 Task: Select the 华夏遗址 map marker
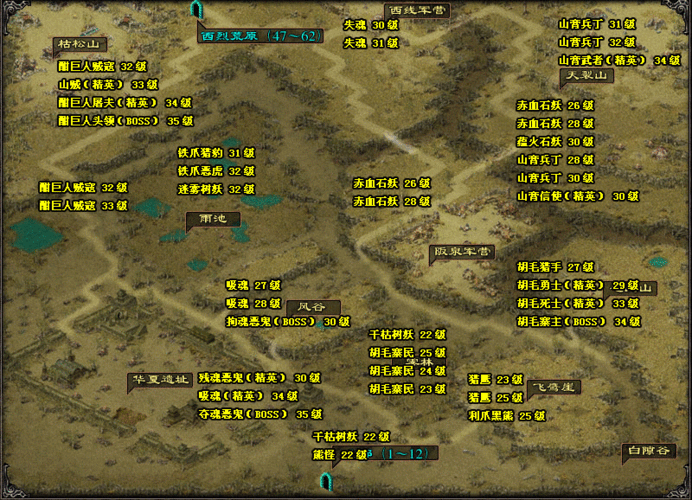(159, 380)
